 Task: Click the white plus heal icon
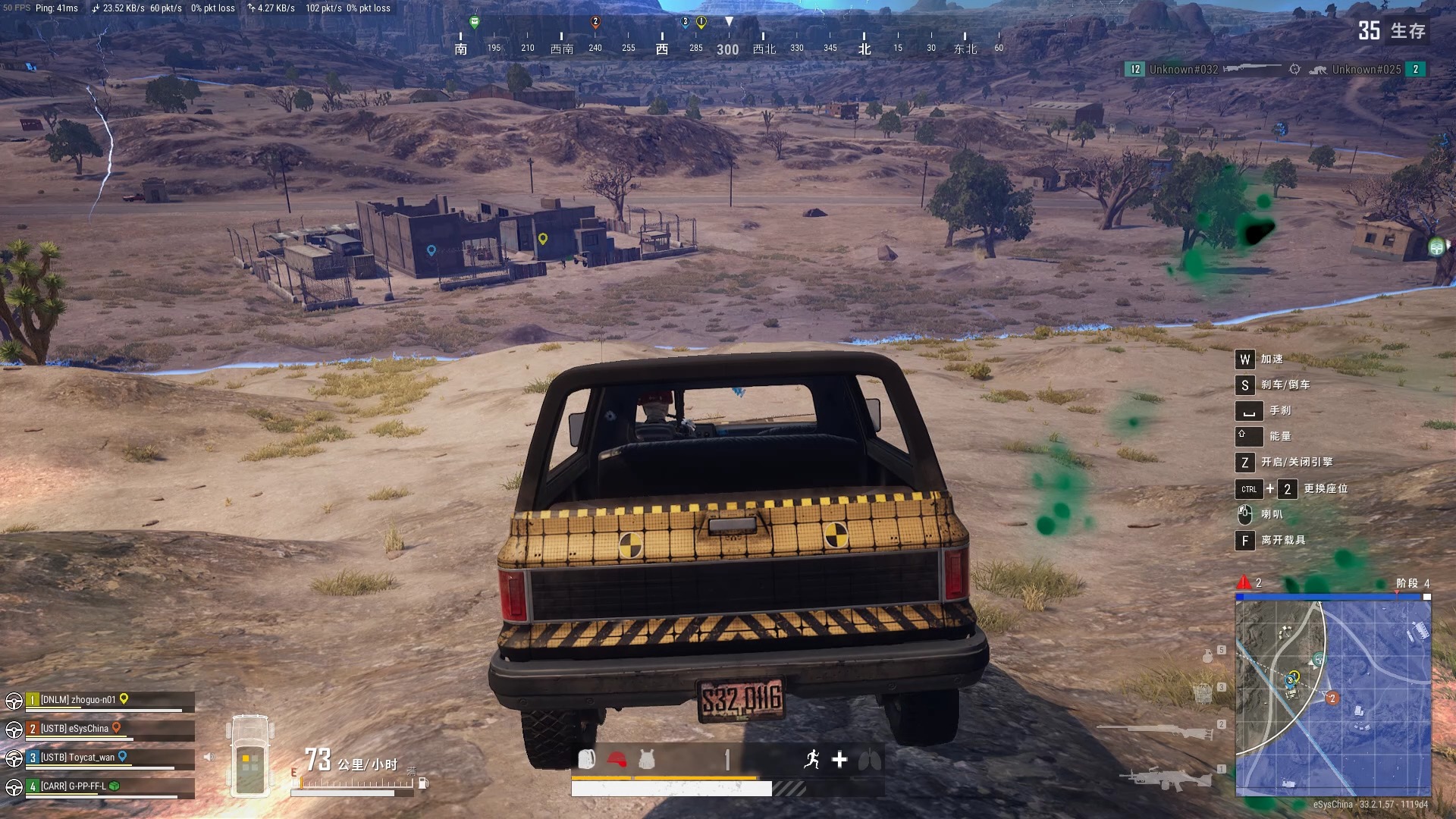[839, 759]
